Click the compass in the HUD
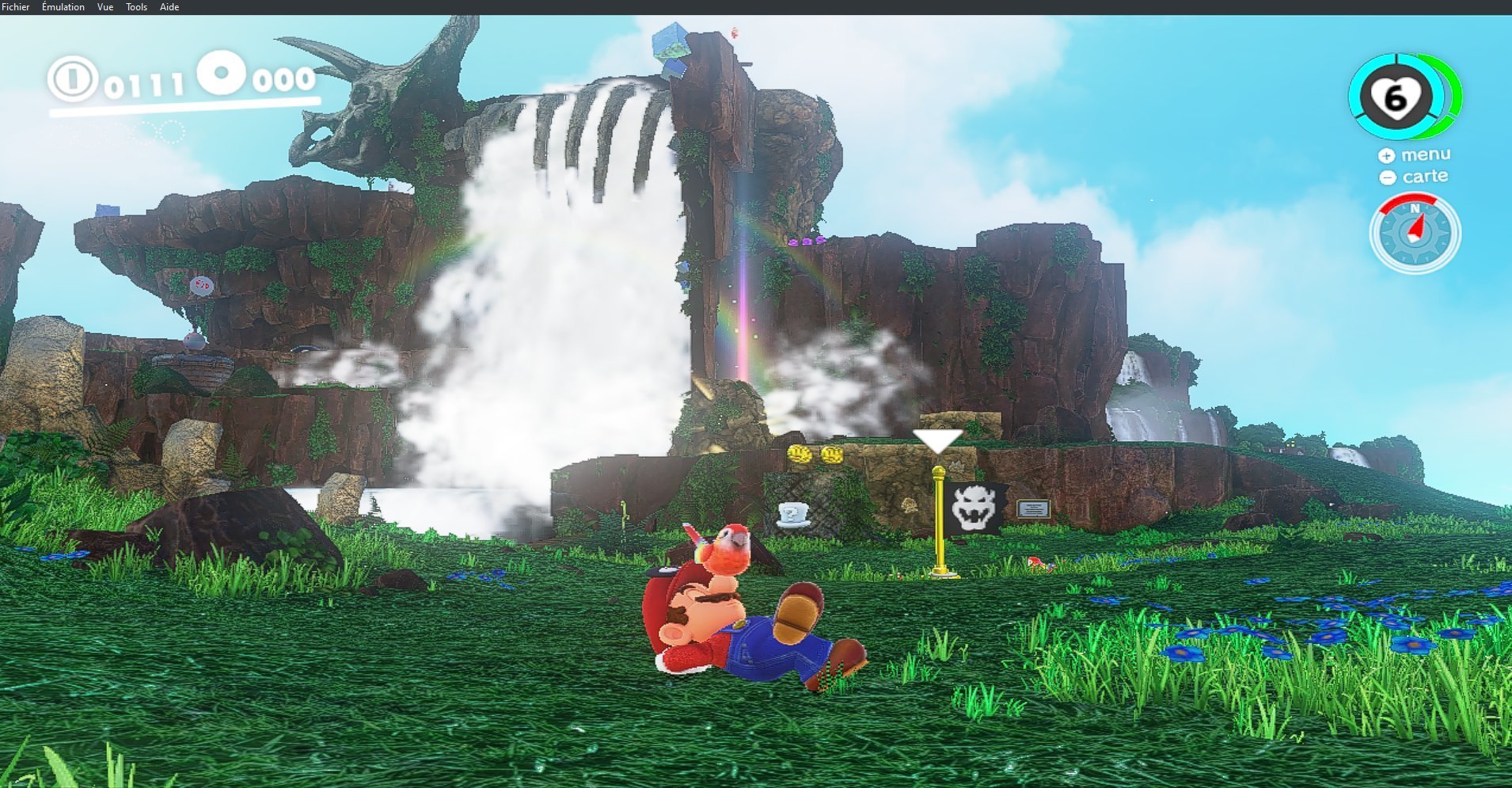 [x=1415, y=233]
